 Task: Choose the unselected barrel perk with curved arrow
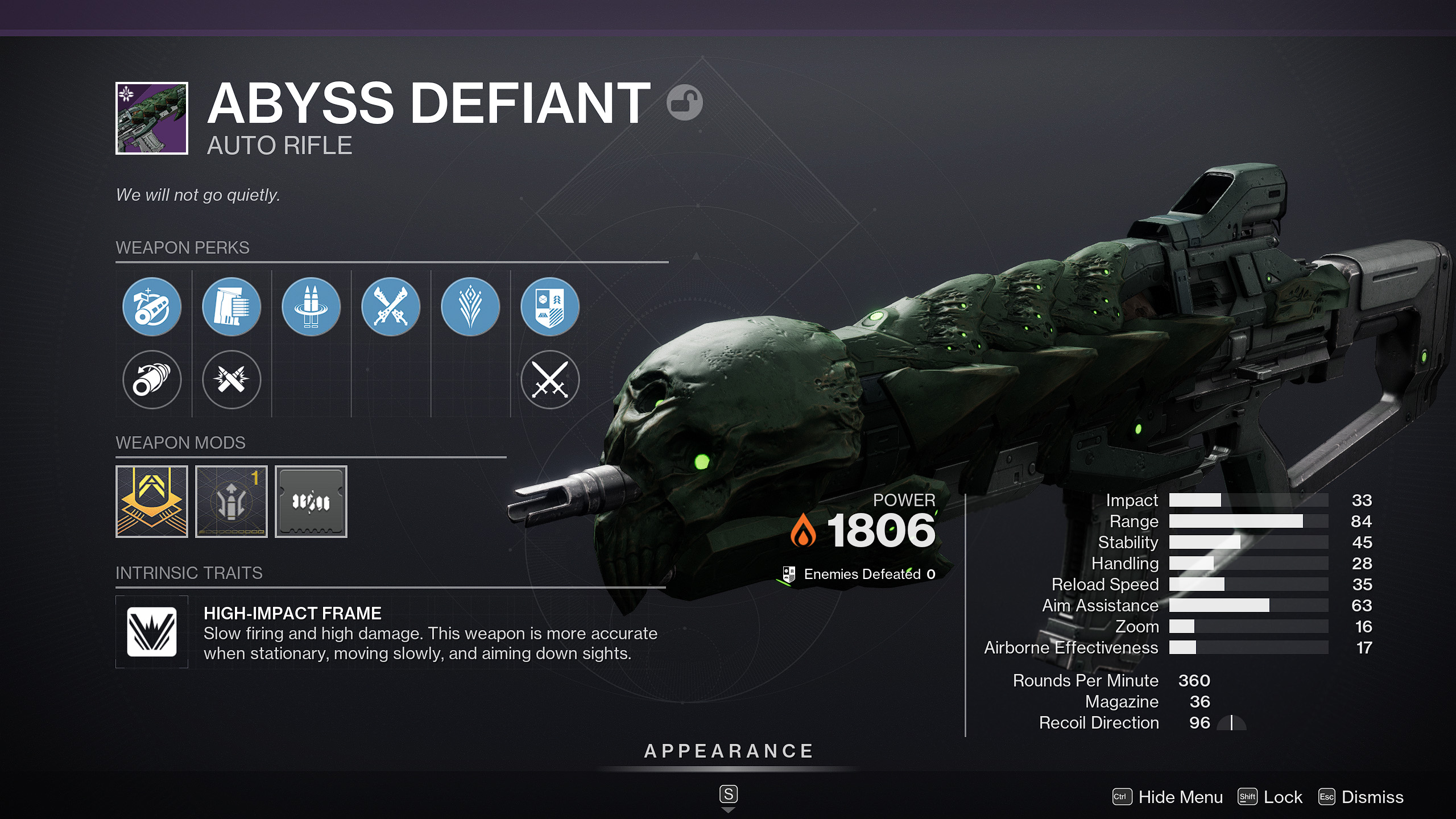[x=152, y=379]
